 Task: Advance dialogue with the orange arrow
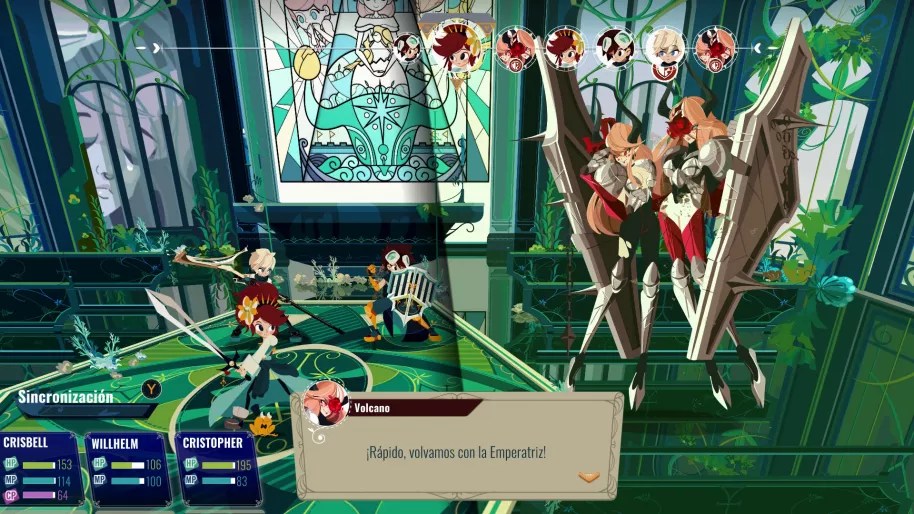tap(589, 477)
